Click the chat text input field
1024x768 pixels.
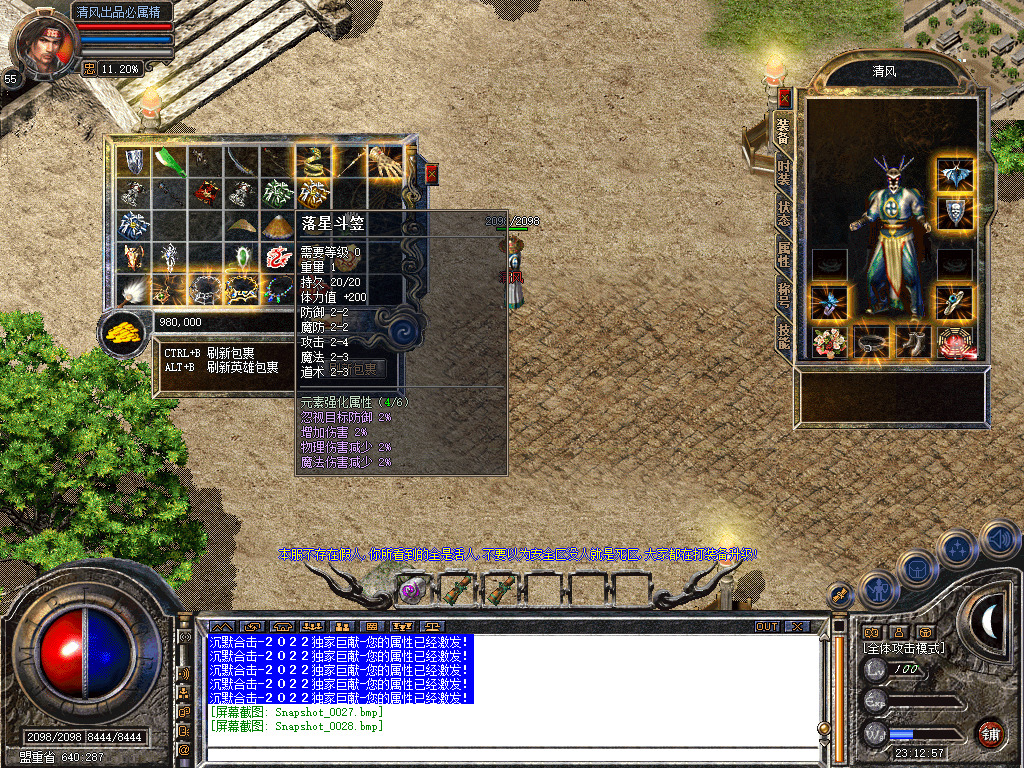click(510, 752)
